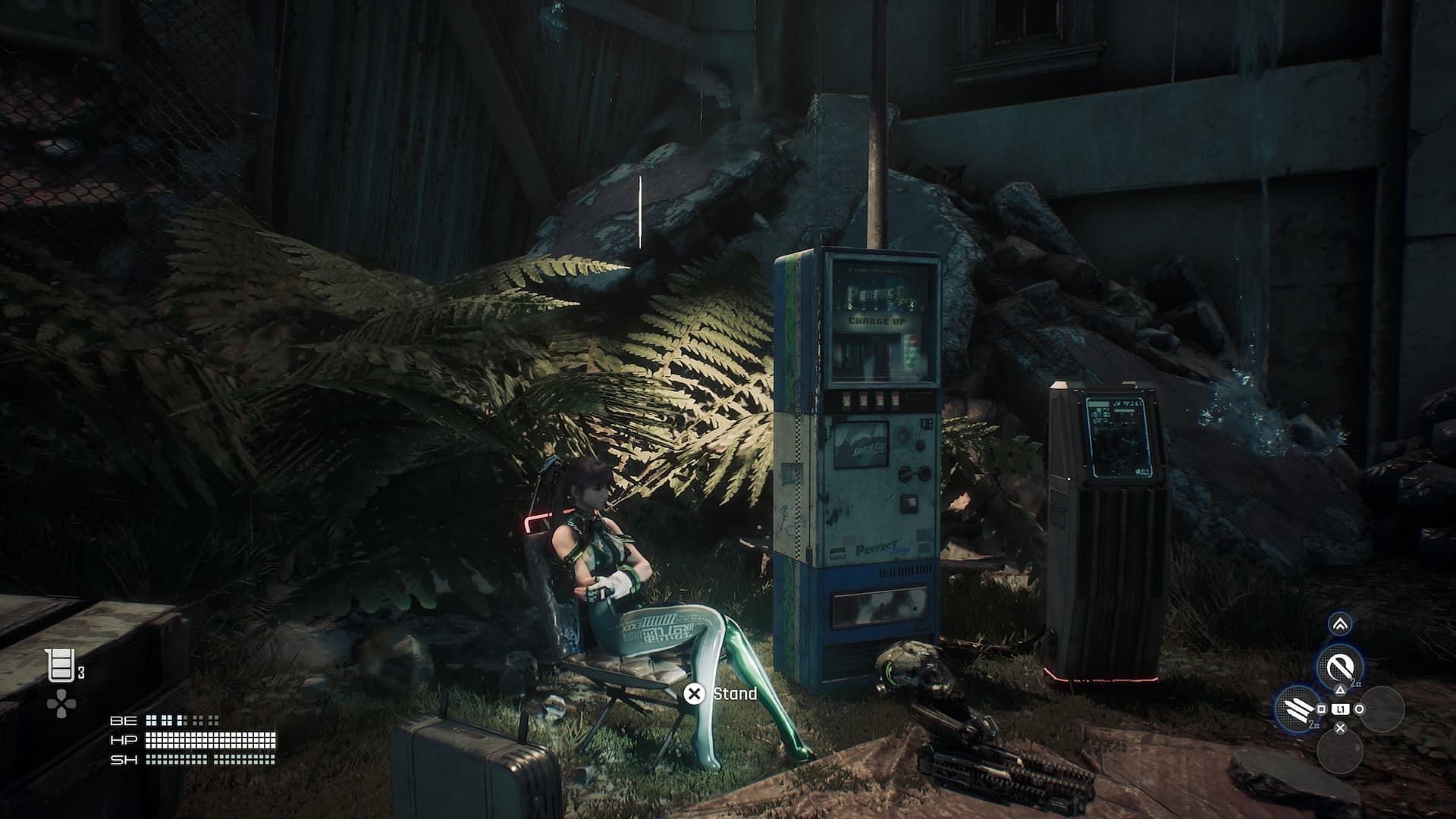Activate the triple-blade Beta skill icon
Viewport: 1456px width, 819px height.
1295,708
